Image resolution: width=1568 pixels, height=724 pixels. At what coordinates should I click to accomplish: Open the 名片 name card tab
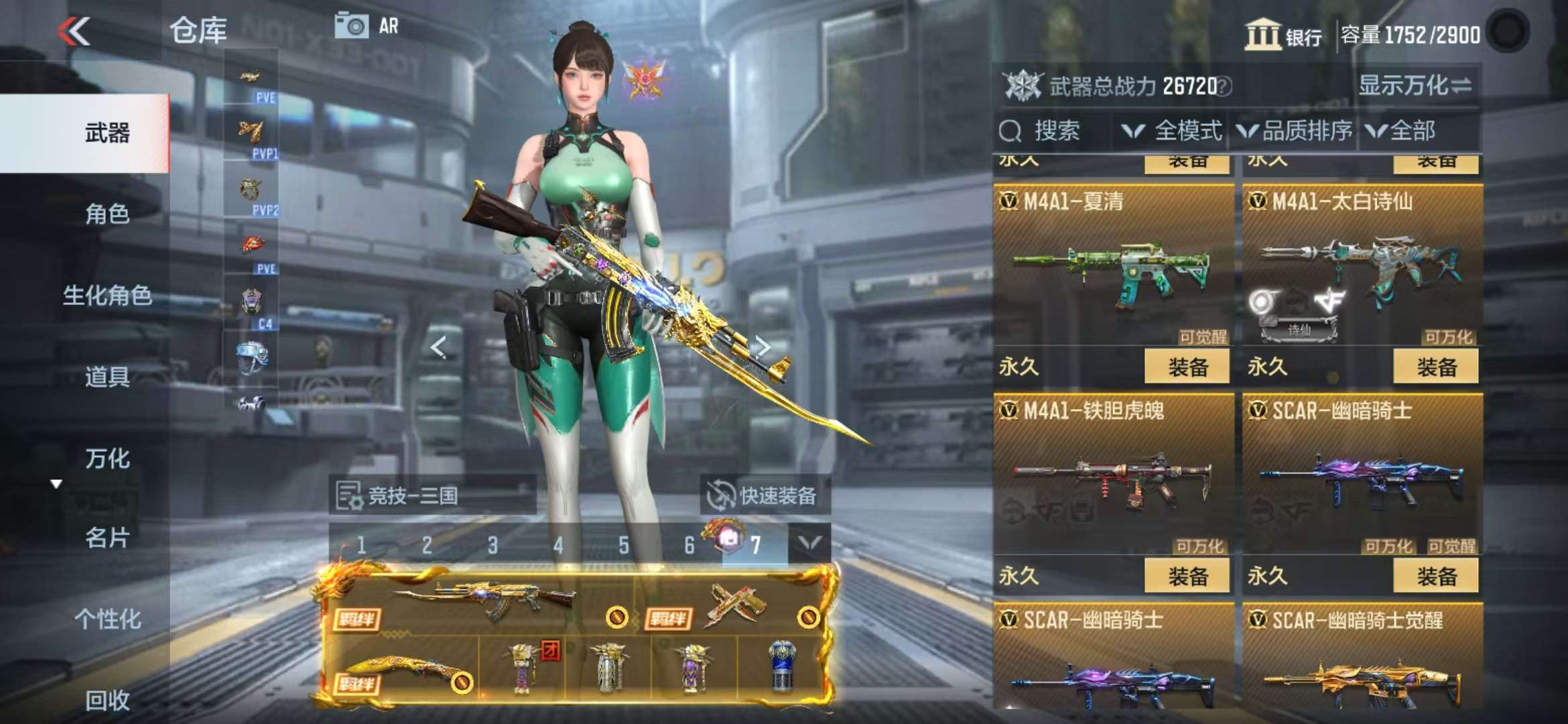107,538
